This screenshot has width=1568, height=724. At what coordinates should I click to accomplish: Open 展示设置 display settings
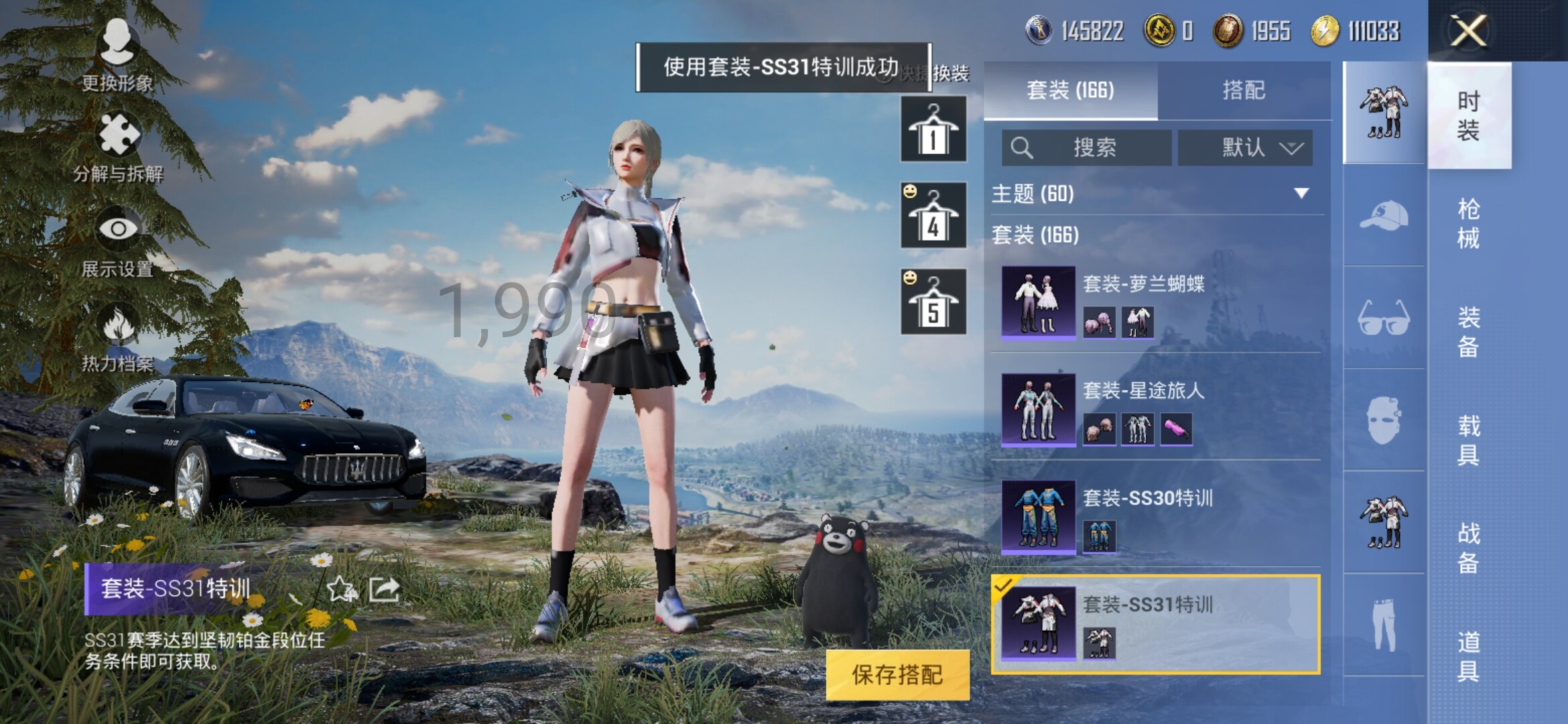118,243
